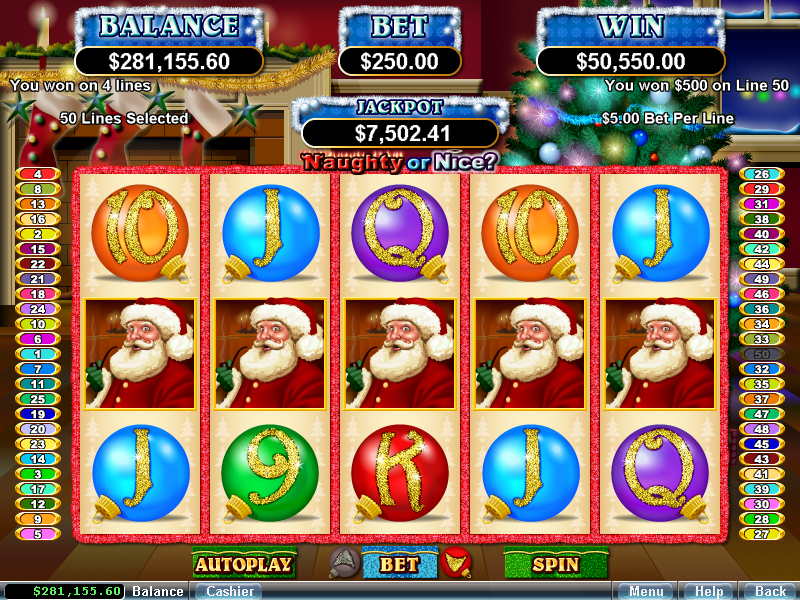Select payline number 4 marker
This screenshot has width=800, height=600.
38,174
